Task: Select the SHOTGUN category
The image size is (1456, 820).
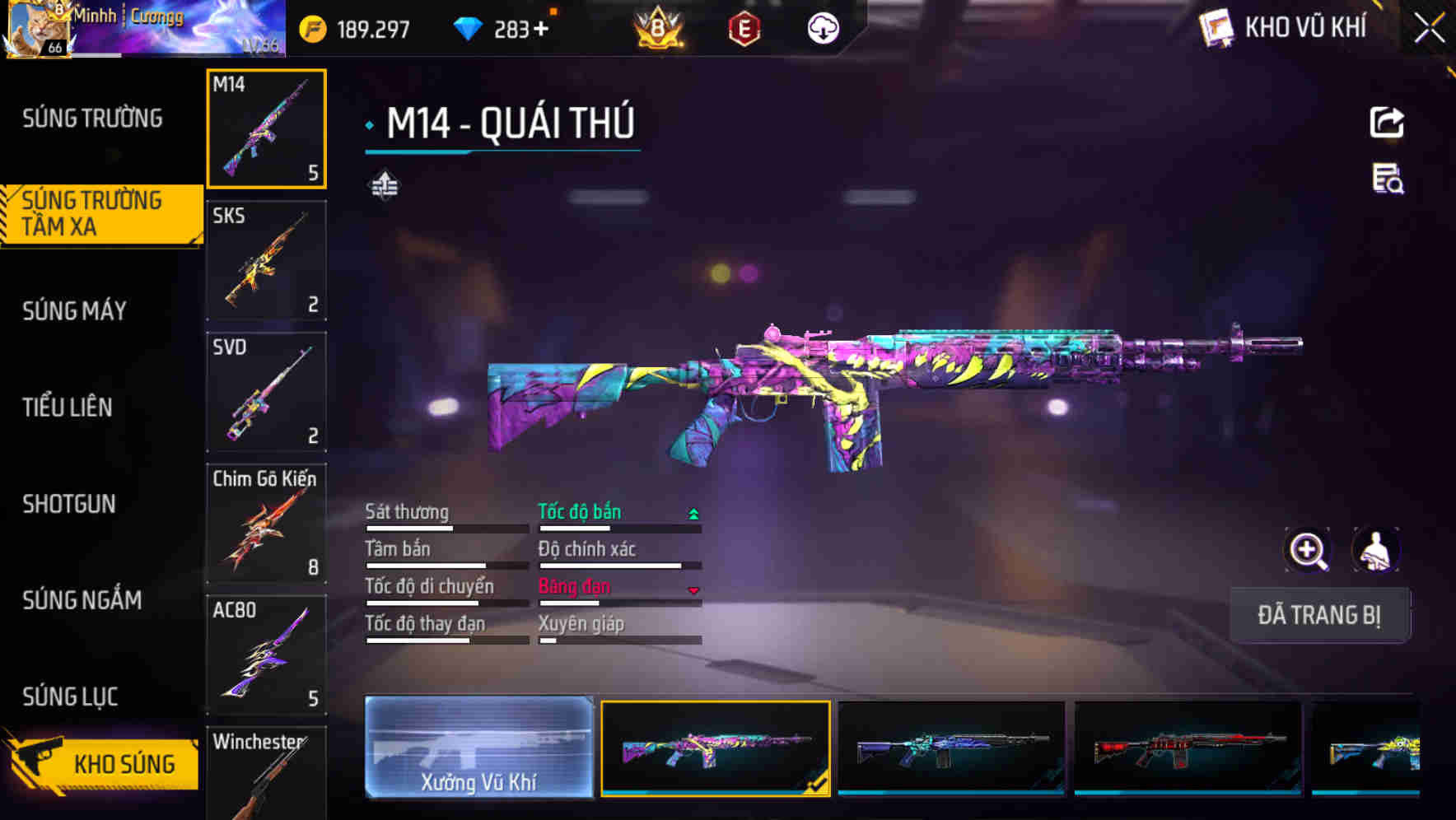Action: pyautogui.click(x=68, y=504)
